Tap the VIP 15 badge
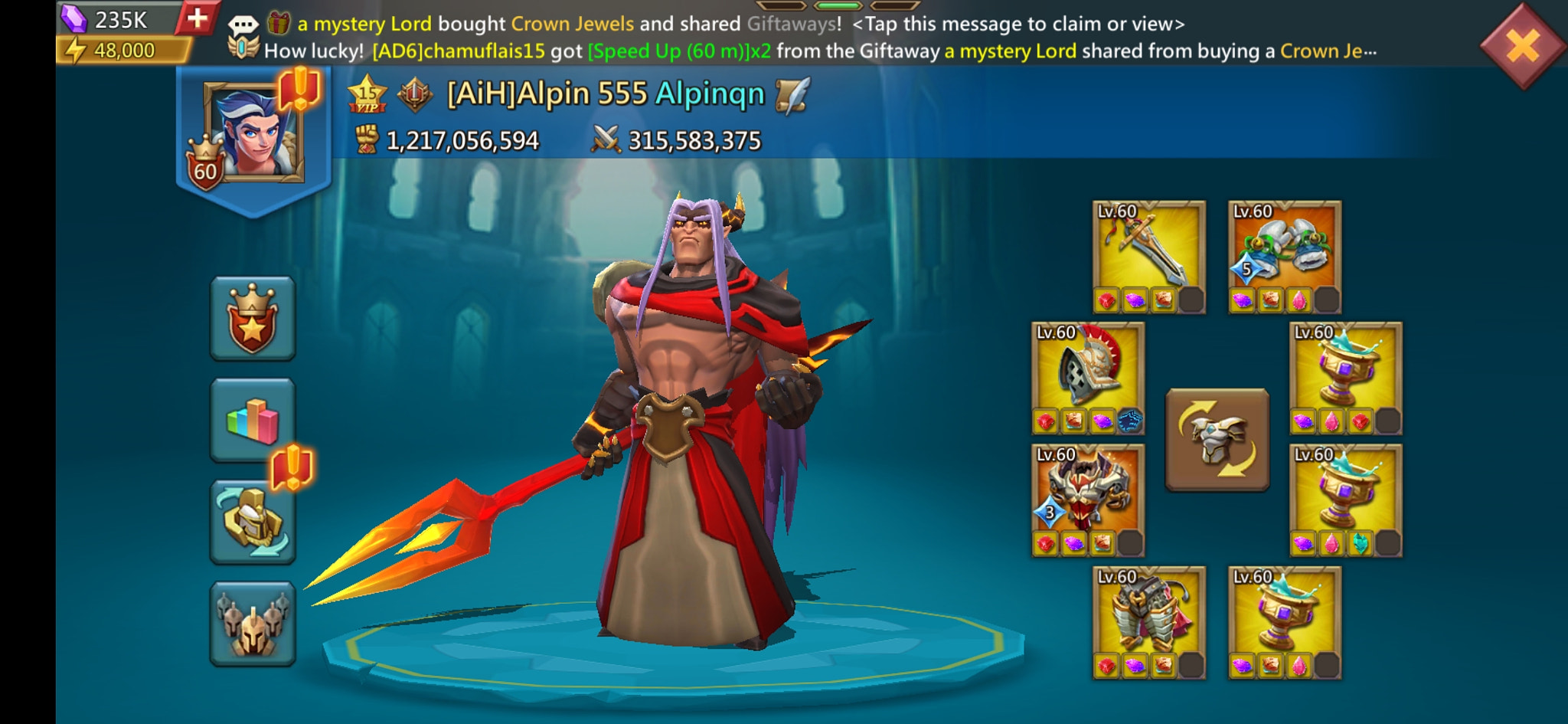1568x724 pixels. pyautogui.click(x=367, y=95)
